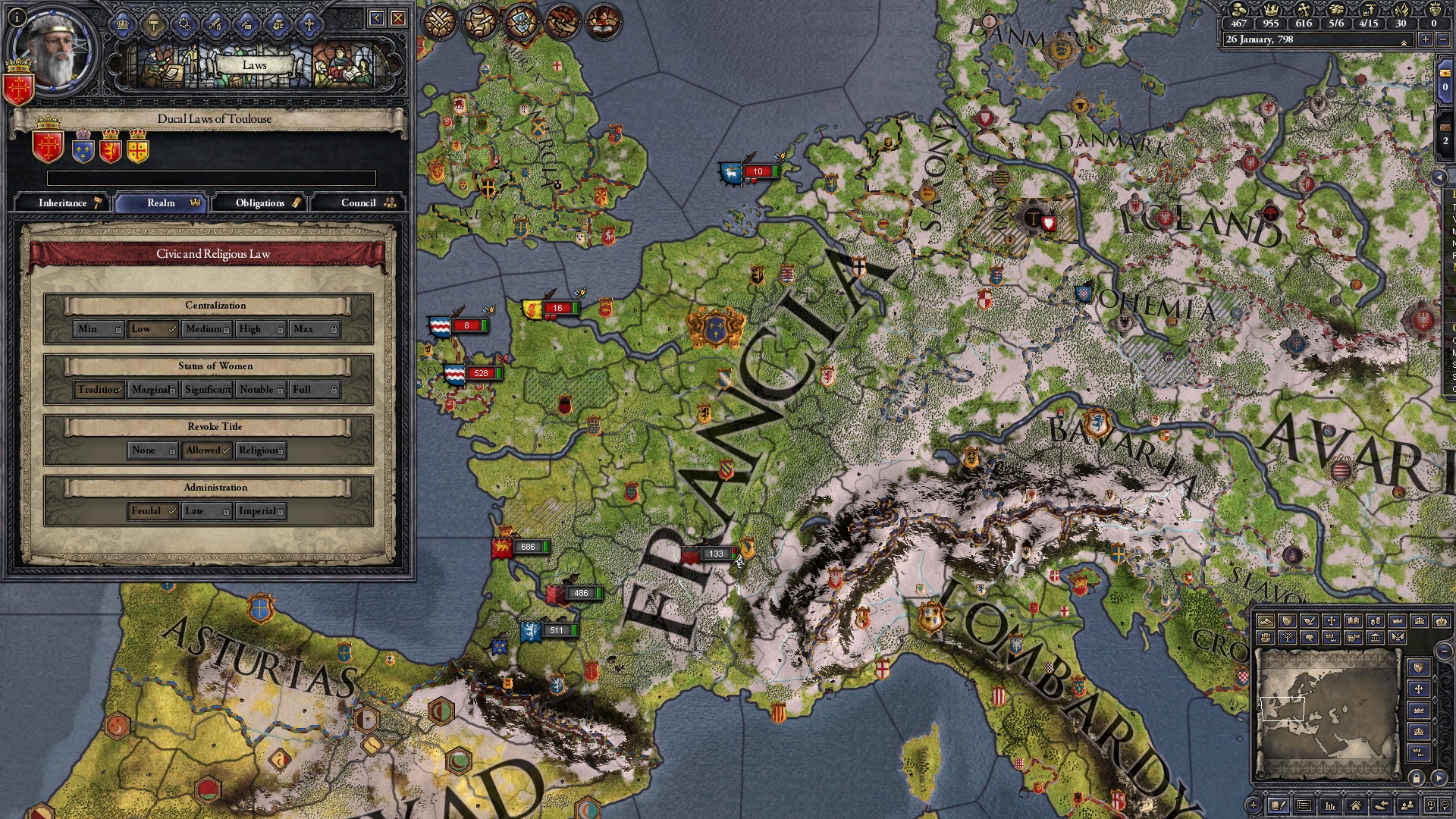Open the dynasty tree map mode icon
Viewport: 1456px width, 819px height.
click(x=1288, y=638)
